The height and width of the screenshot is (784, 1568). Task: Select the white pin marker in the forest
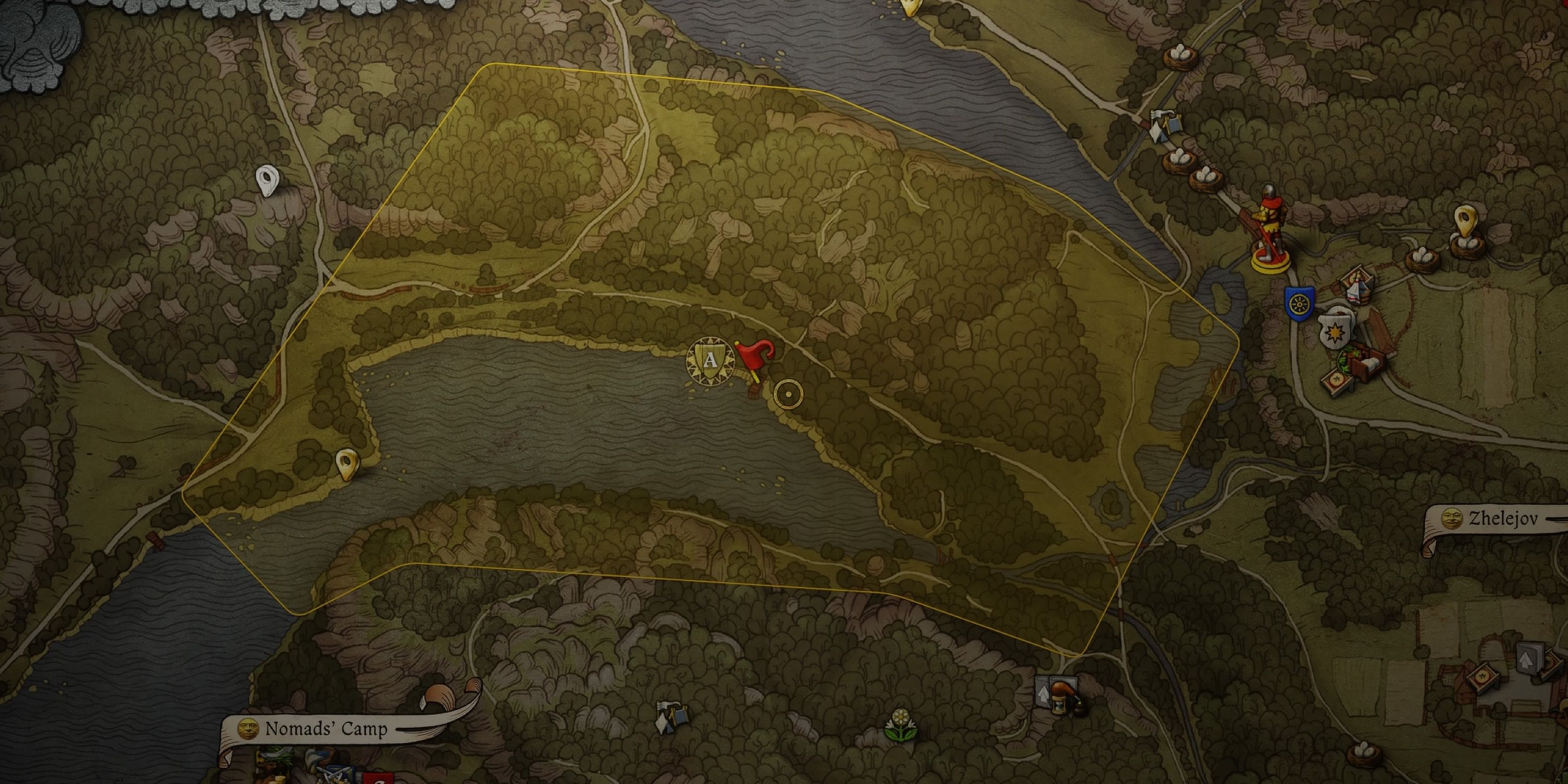(x=266, y=181)
